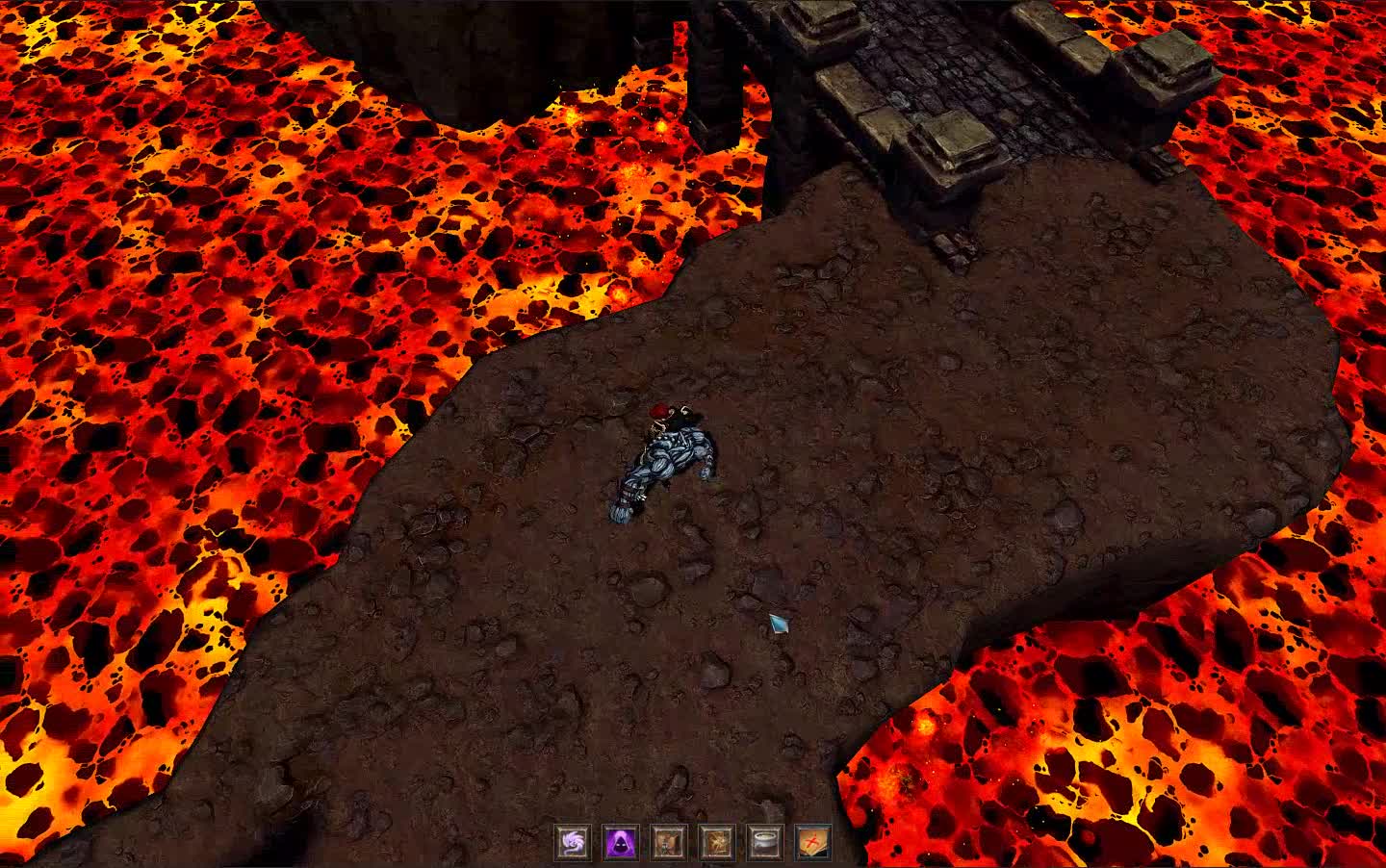Click the first hotbar ability slot

point(573,844)
